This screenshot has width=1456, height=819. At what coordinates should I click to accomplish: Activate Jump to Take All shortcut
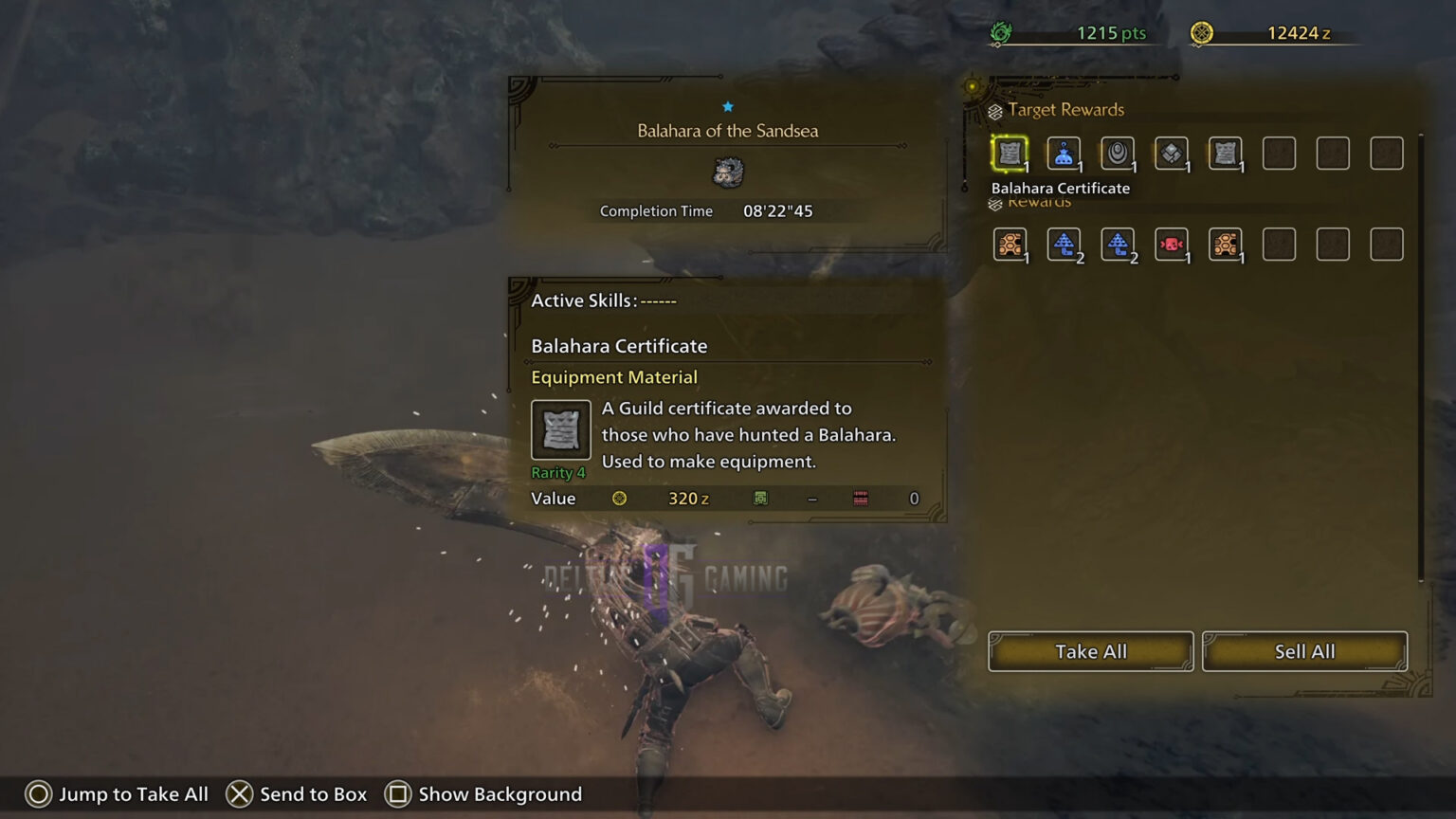point(118,794)
